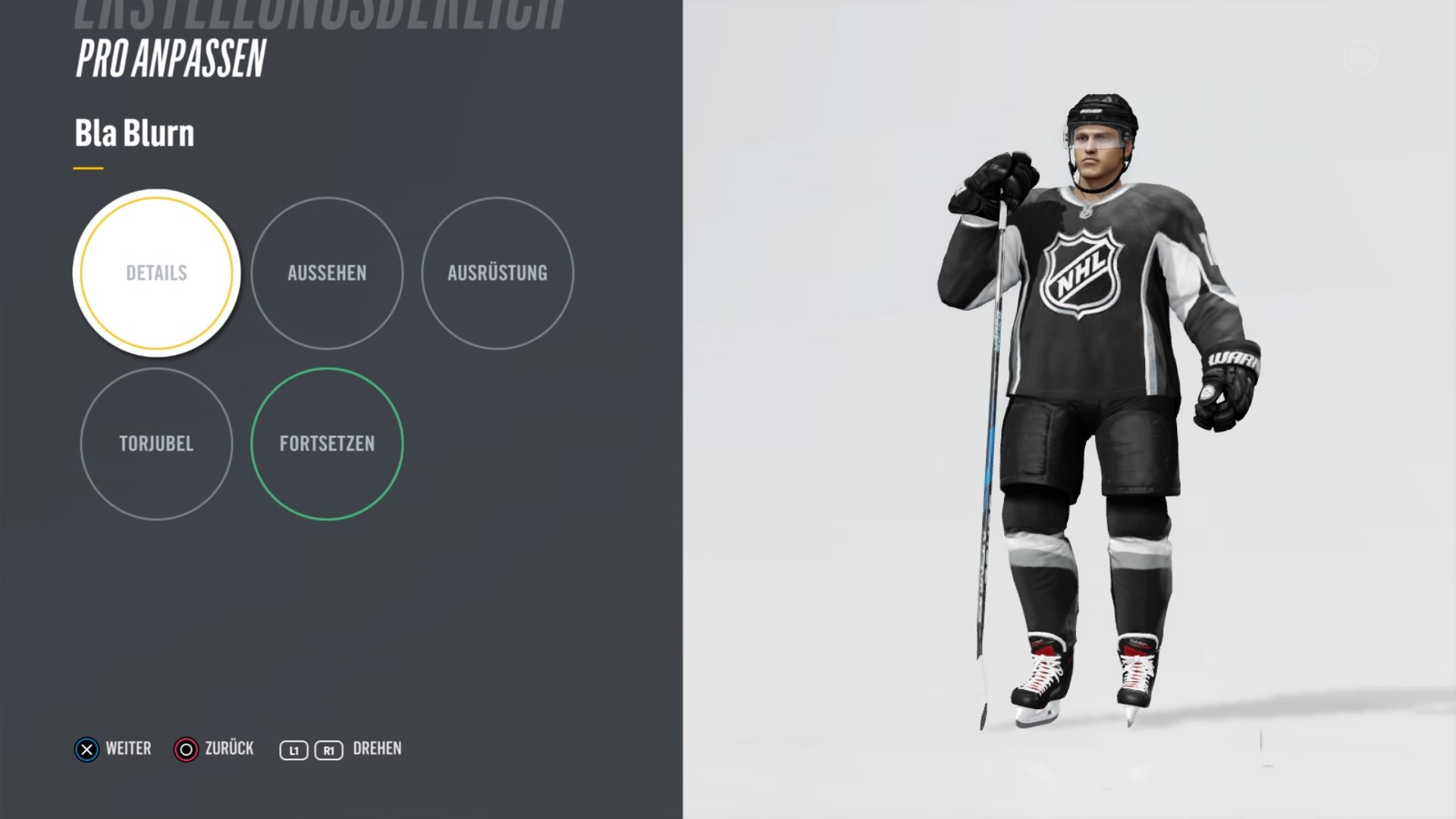Click the R1 shoulder button prompt

328,749
